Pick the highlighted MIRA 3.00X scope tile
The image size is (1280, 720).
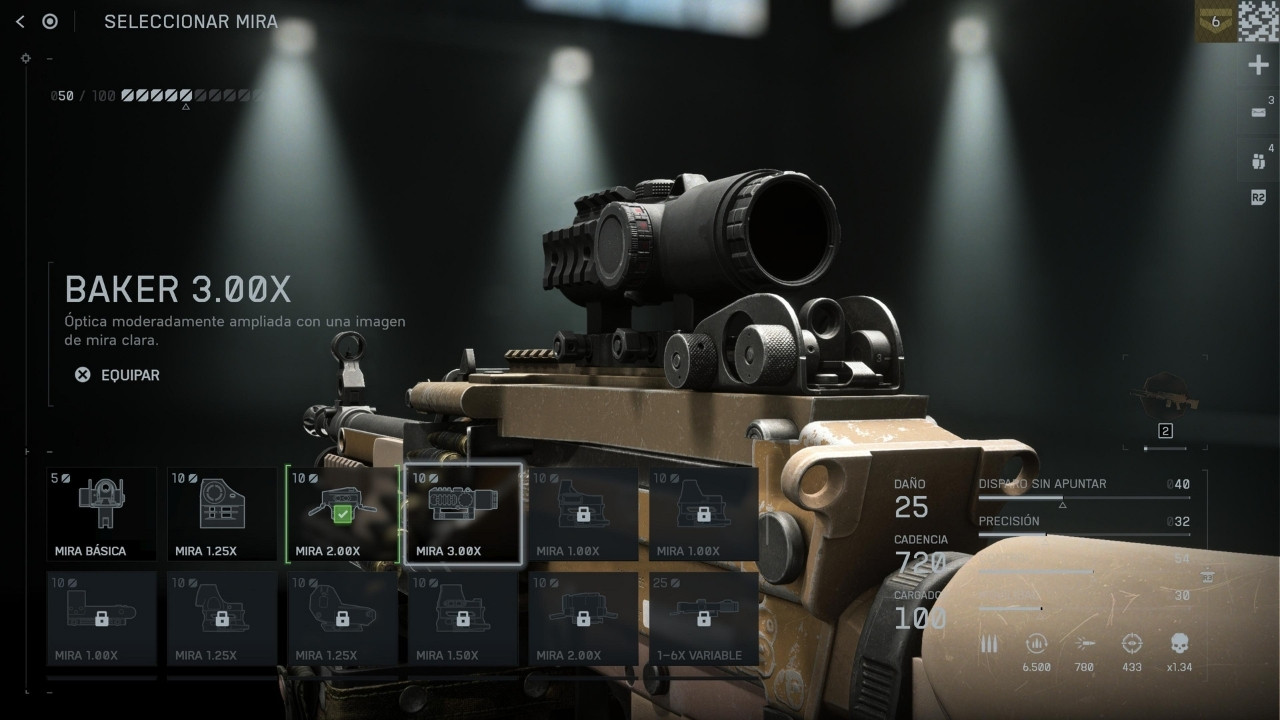tap(463, 514)
